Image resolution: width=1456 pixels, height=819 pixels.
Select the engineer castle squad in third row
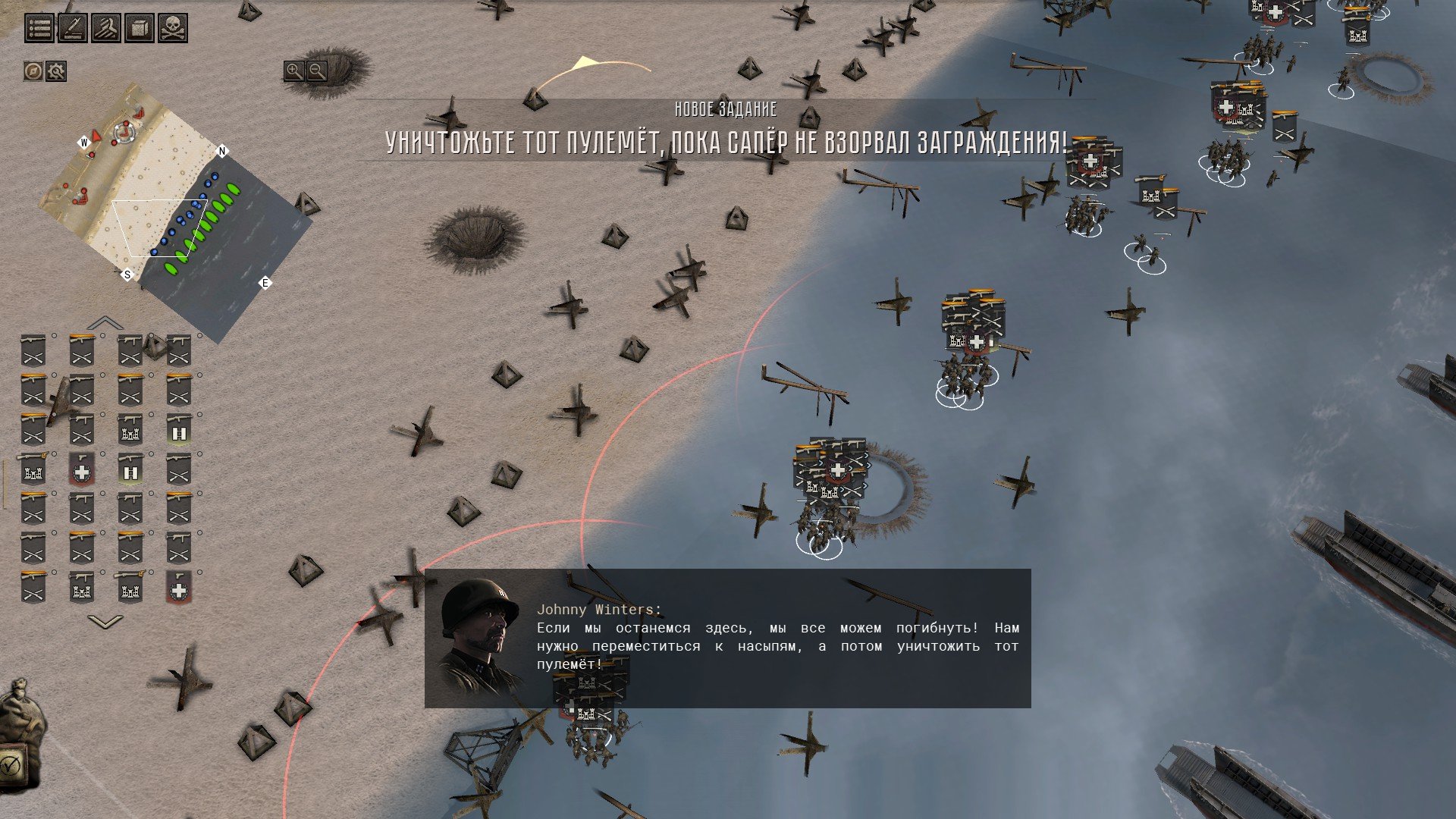tap(130, 431)
